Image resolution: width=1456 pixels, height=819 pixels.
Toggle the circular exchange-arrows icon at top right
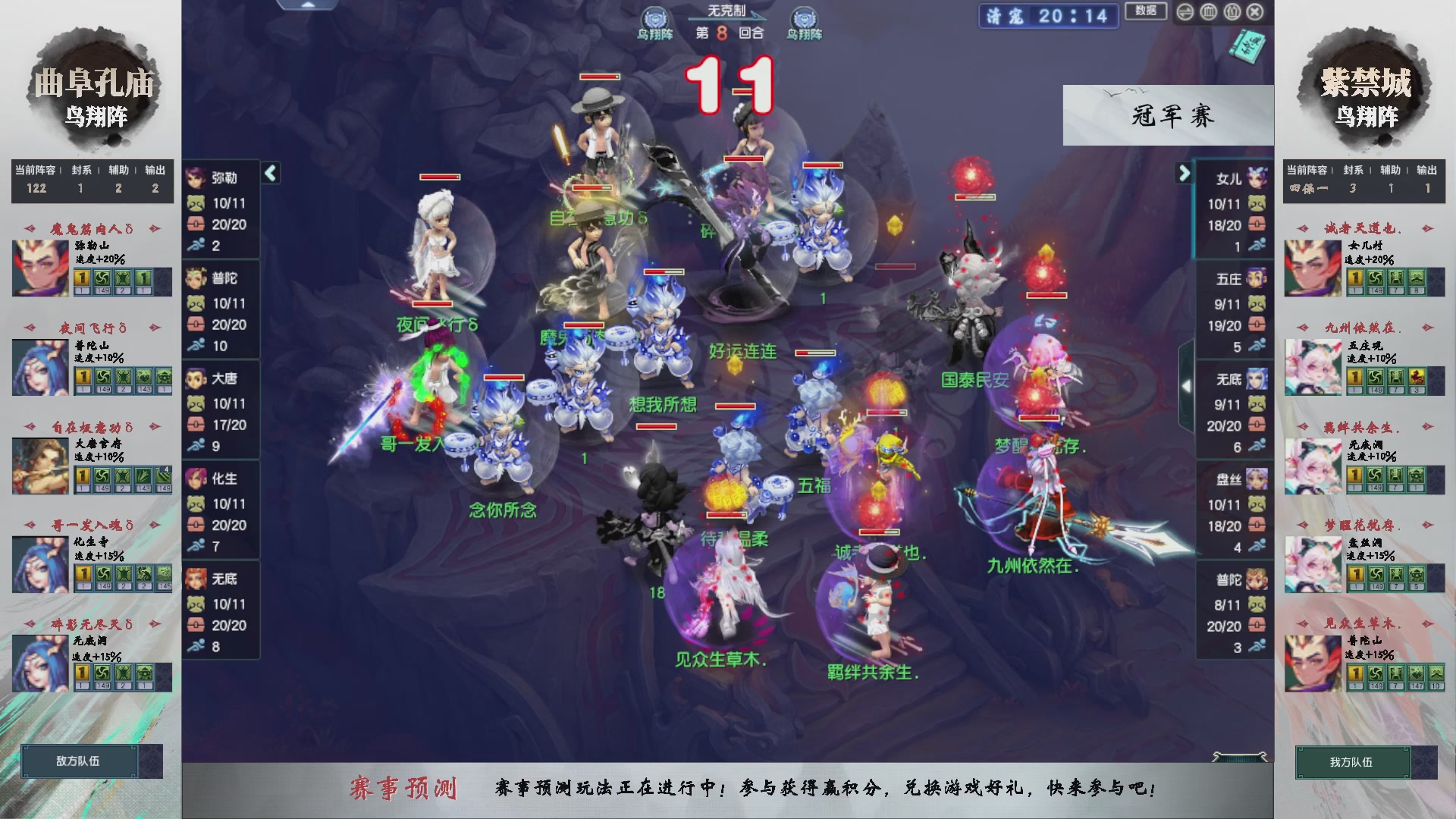click(1185, 11)
